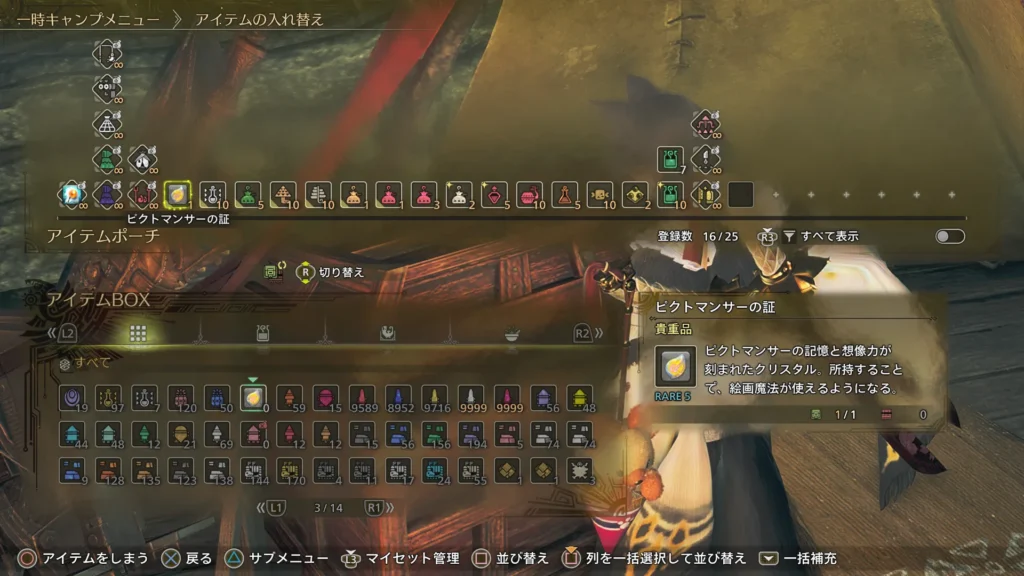
Task: Pick the box slot showing quantity 120
Action: (x=180, y=398)
